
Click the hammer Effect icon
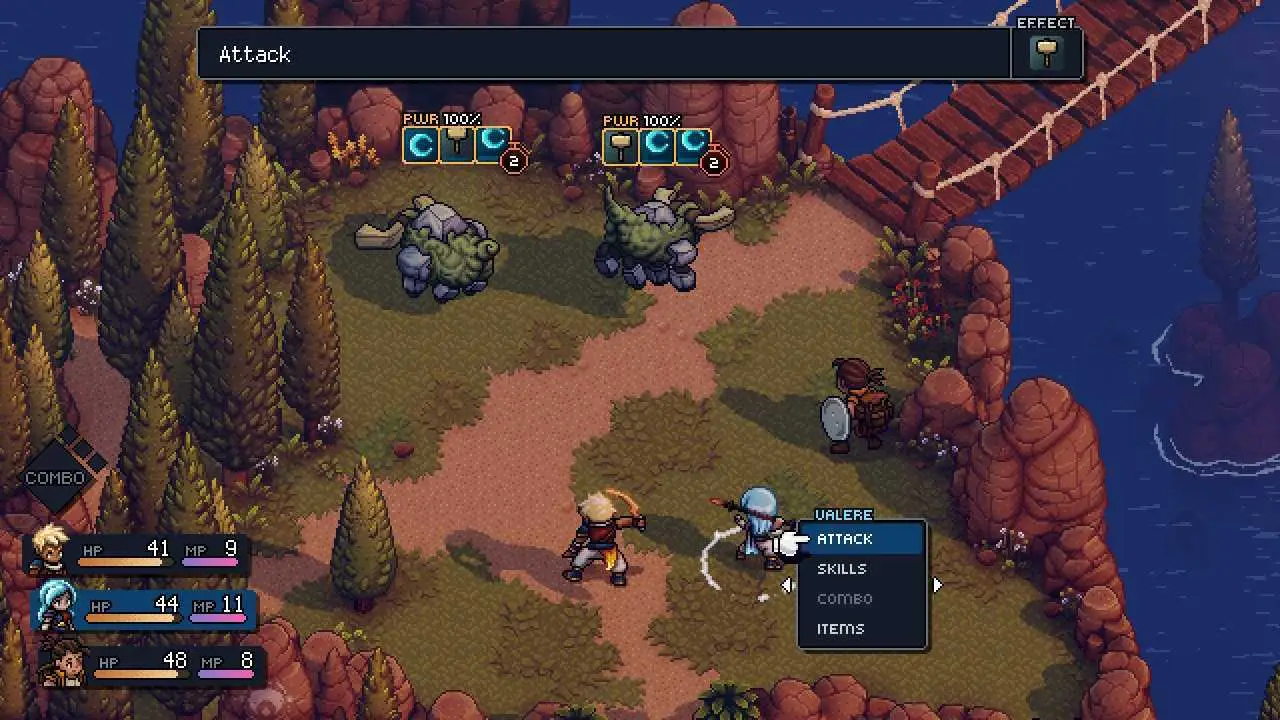1047,53
